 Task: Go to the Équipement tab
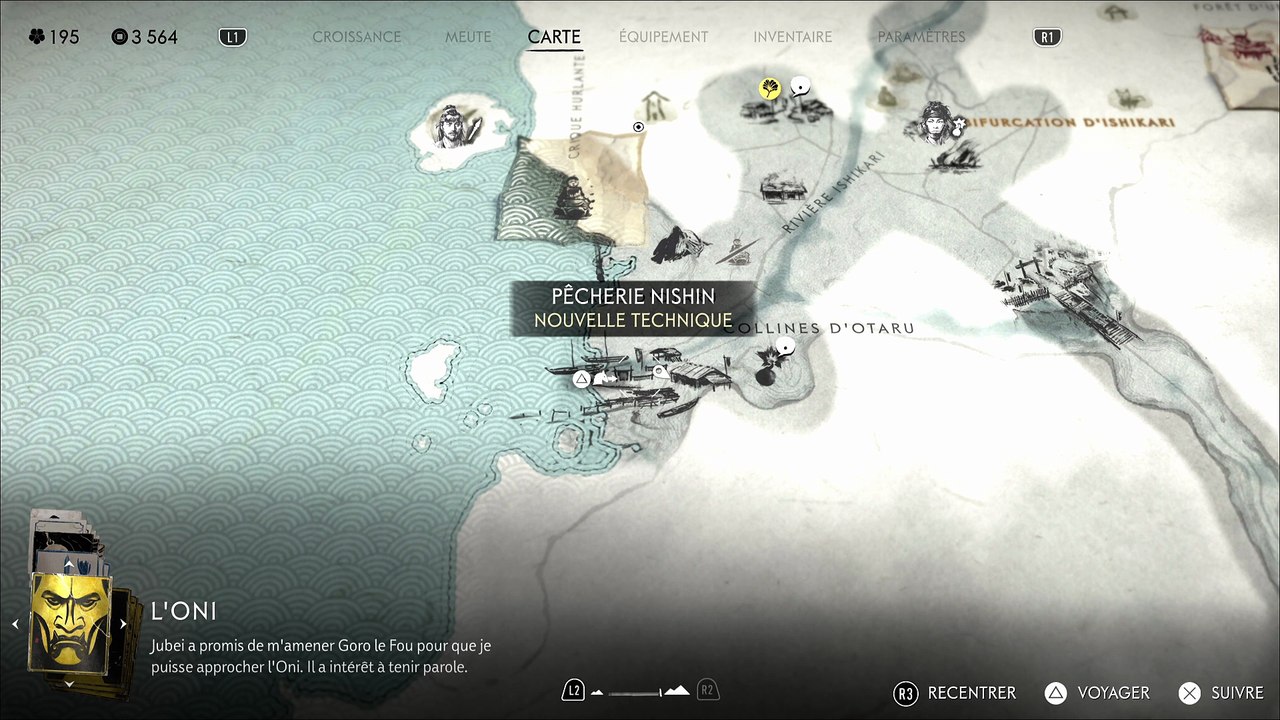coord(663,37)
